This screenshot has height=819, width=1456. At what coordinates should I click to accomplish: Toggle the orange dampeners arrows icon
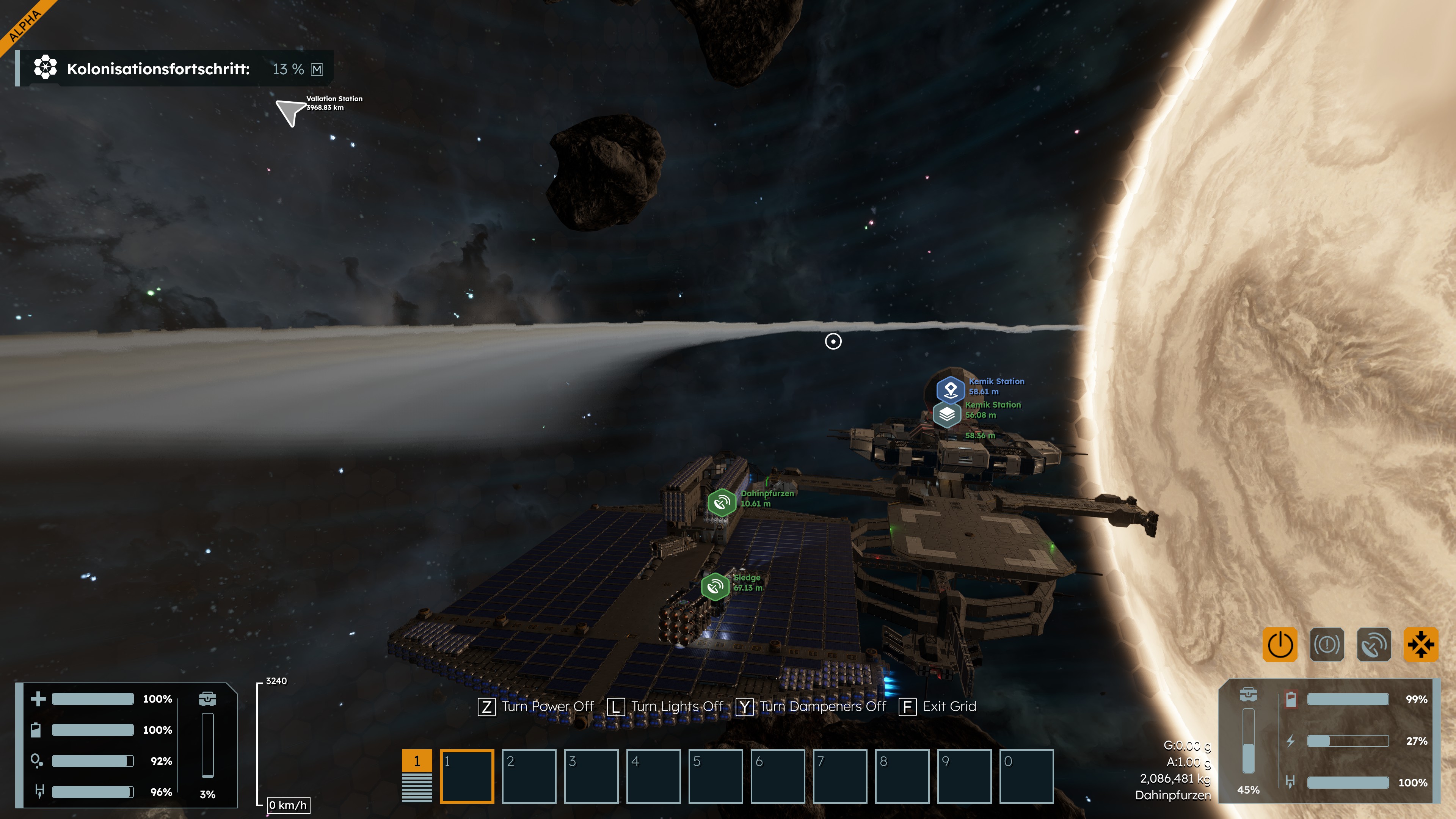tap(1420, 644)
